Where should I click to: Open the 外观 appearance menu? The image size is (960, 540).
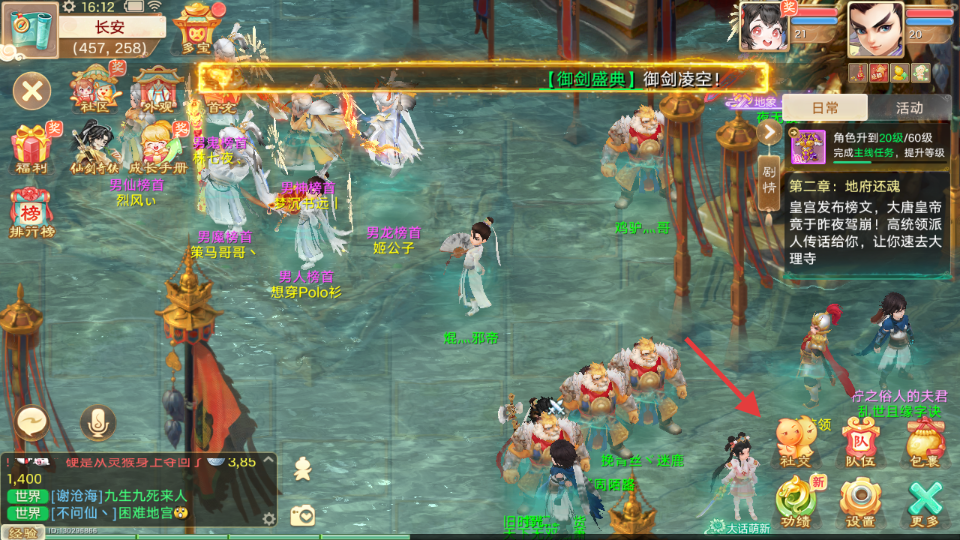tap(158, 88)
